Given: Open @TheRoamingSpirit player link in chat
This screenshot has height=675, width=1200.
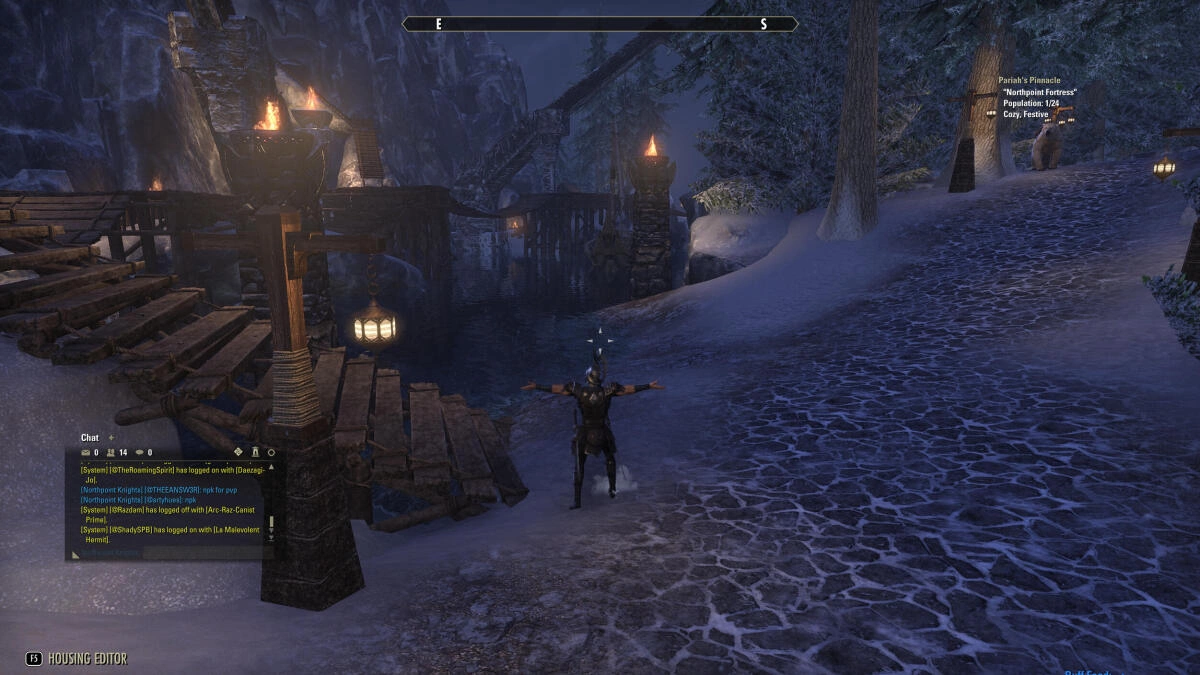Looking at the screenshot, I should tap(142, 469).
